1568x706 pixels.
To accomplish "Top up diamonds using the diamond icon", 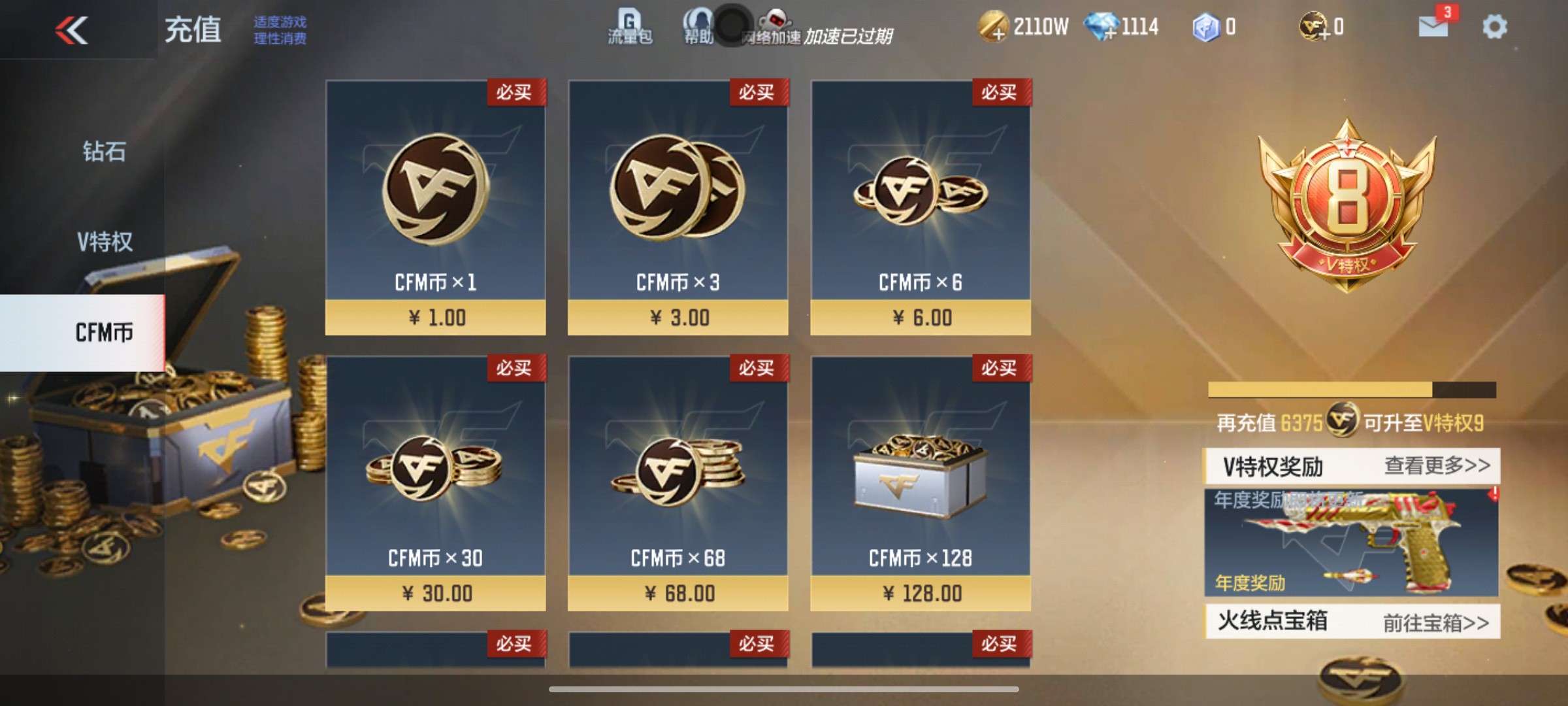I will 1101,27.
